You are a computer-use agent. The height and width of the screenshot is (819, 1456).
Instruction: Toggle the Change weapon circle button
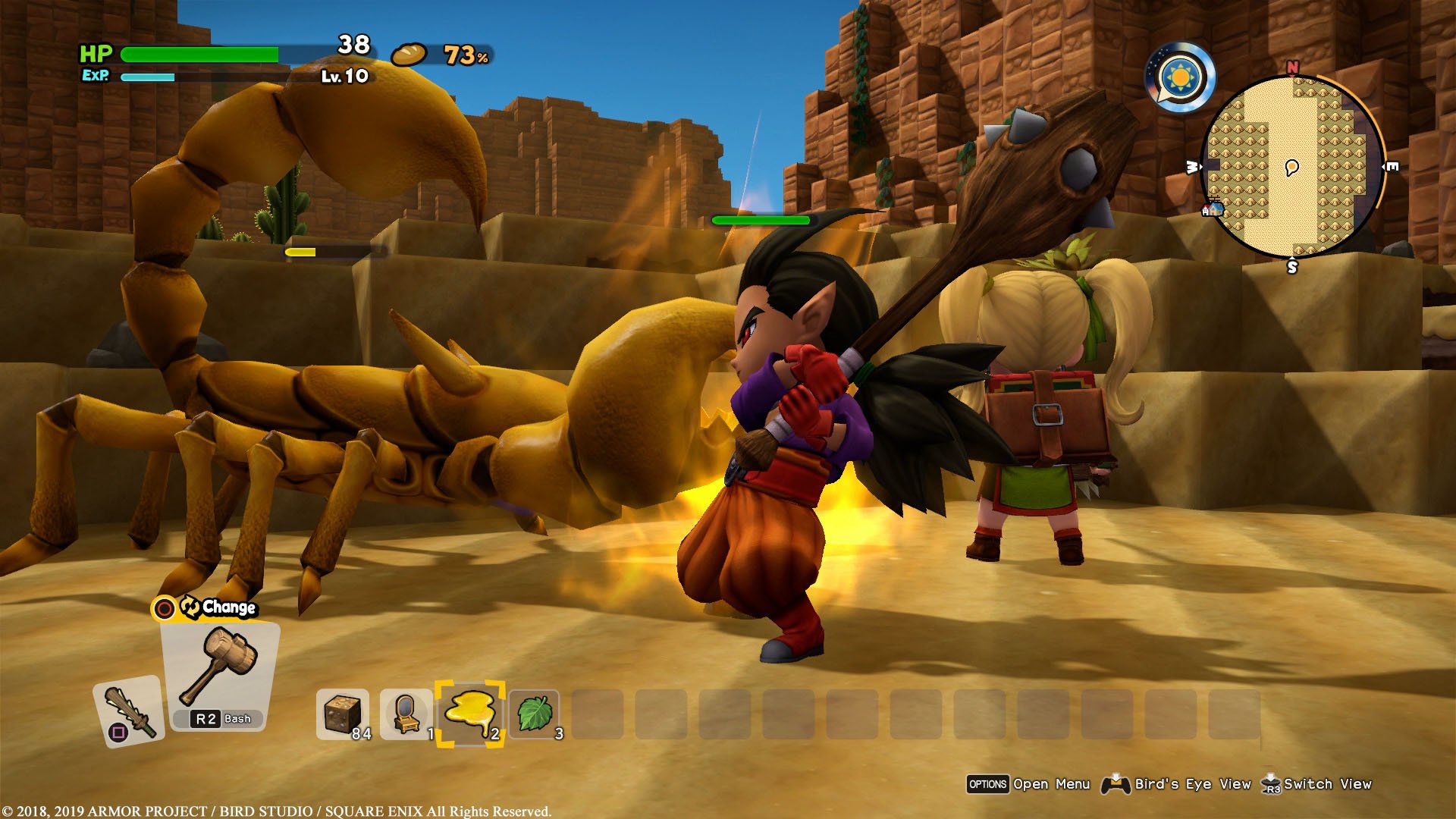coord(165,608)
